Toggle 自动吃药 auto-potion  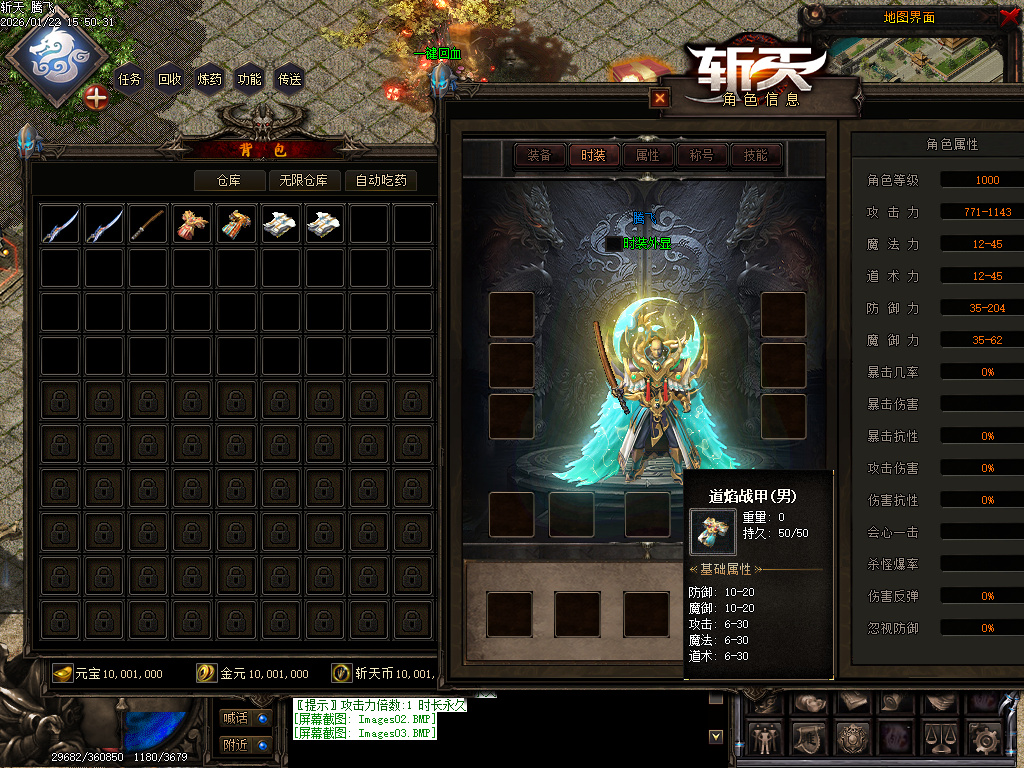pos(380,181)
